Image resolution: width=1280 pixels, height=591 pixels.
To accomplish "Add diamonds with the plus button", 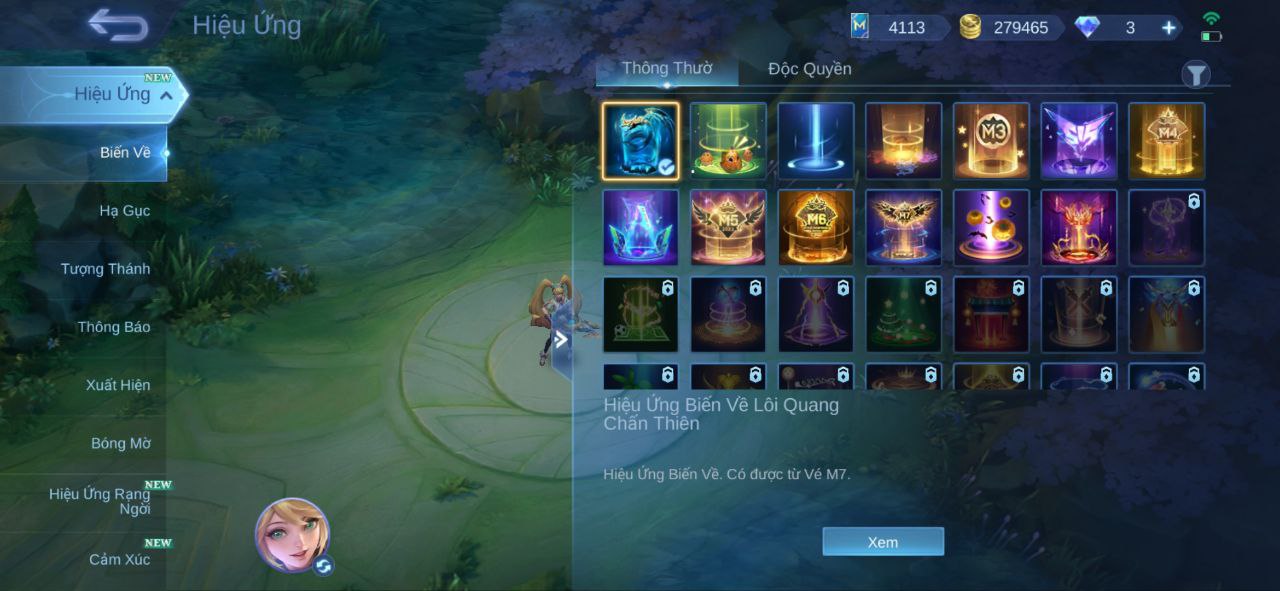I will pos(1168,28).
